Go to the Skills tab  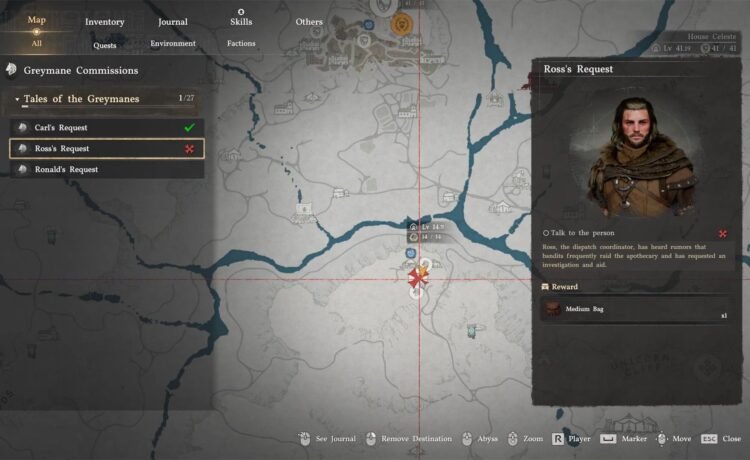pos(240,20)
